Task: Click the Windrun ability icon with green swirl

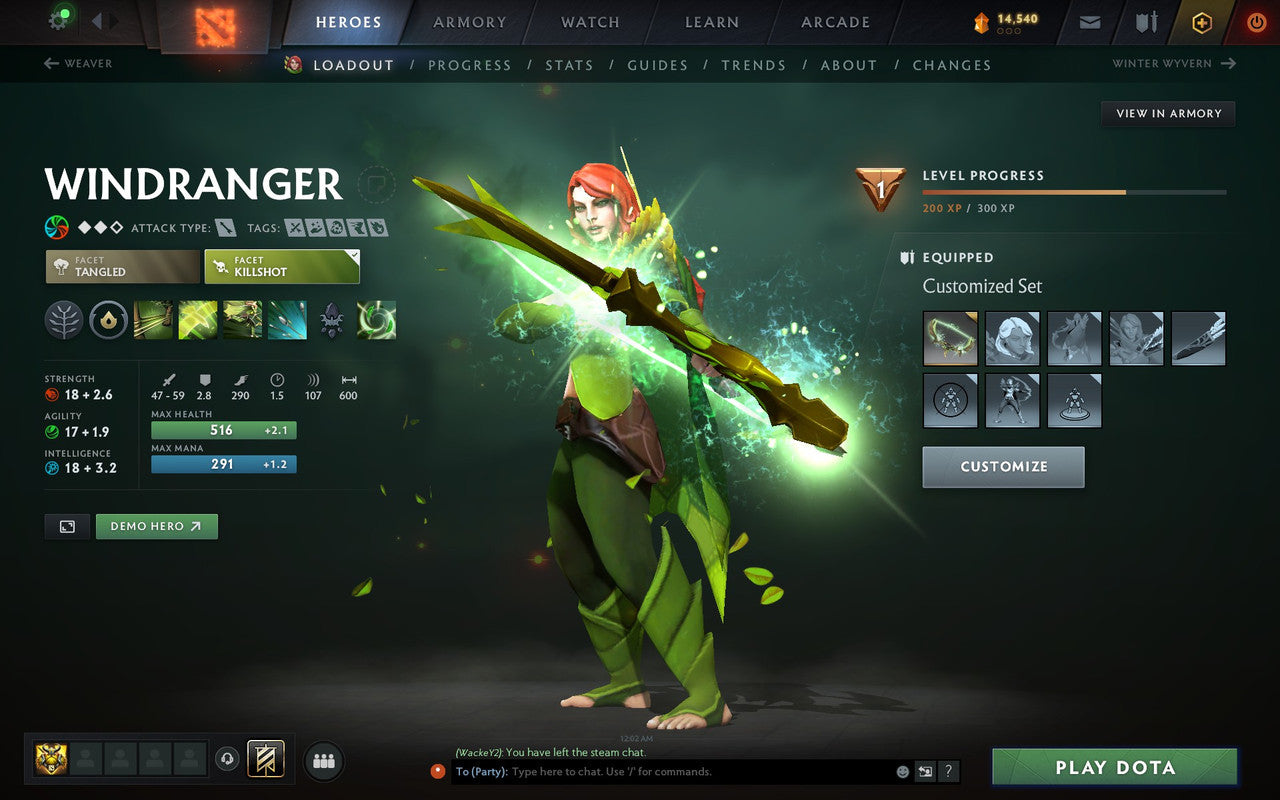Action: coord(378,320)
